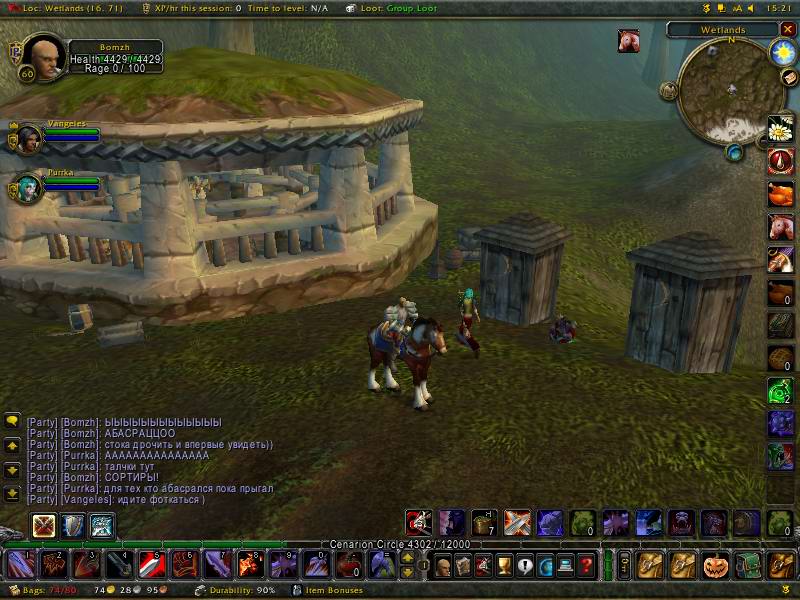This screenshot has height=600, width=800.
Task: Page the action bar up
Action: (x=408, y=558)
